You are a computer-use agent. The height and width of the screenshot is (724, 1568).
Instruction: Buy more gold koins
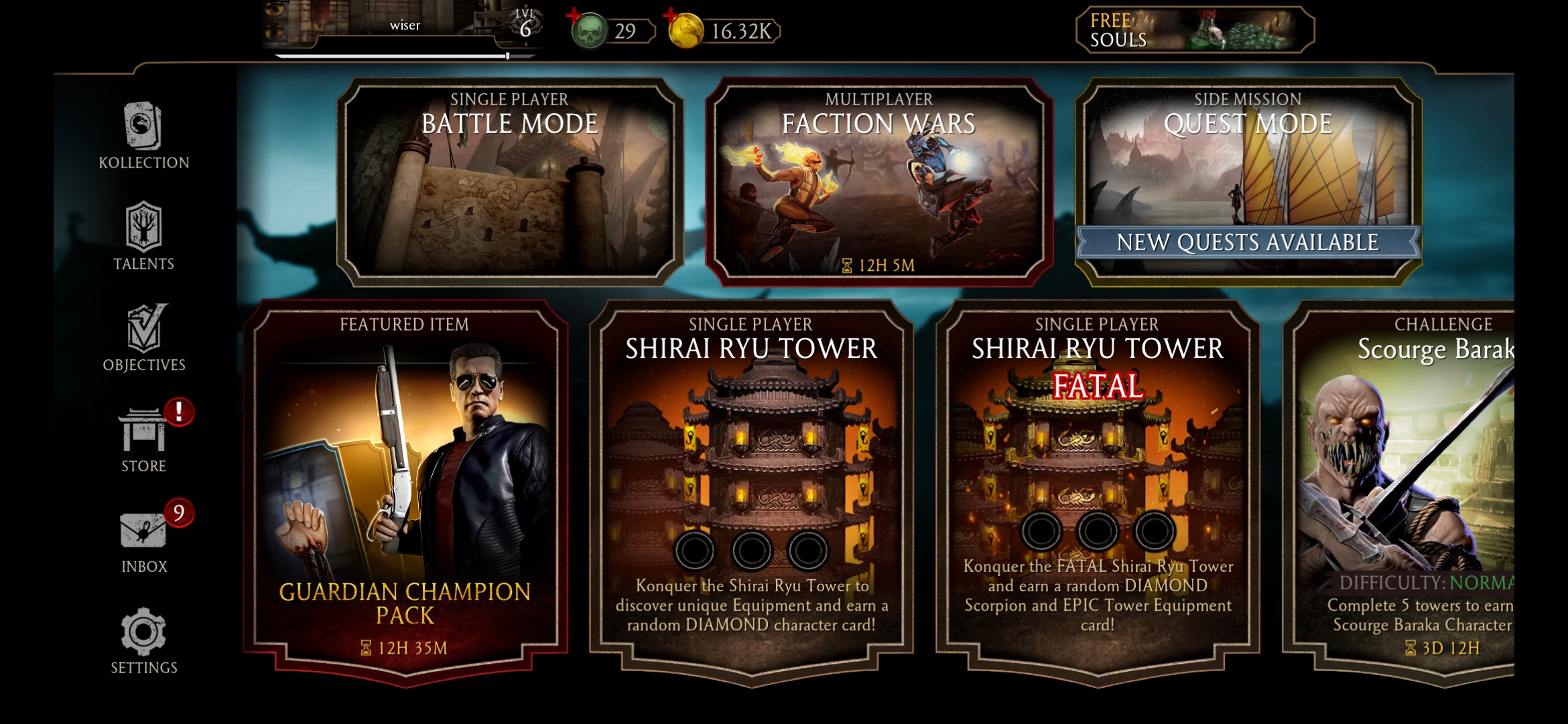coord(685,30)
